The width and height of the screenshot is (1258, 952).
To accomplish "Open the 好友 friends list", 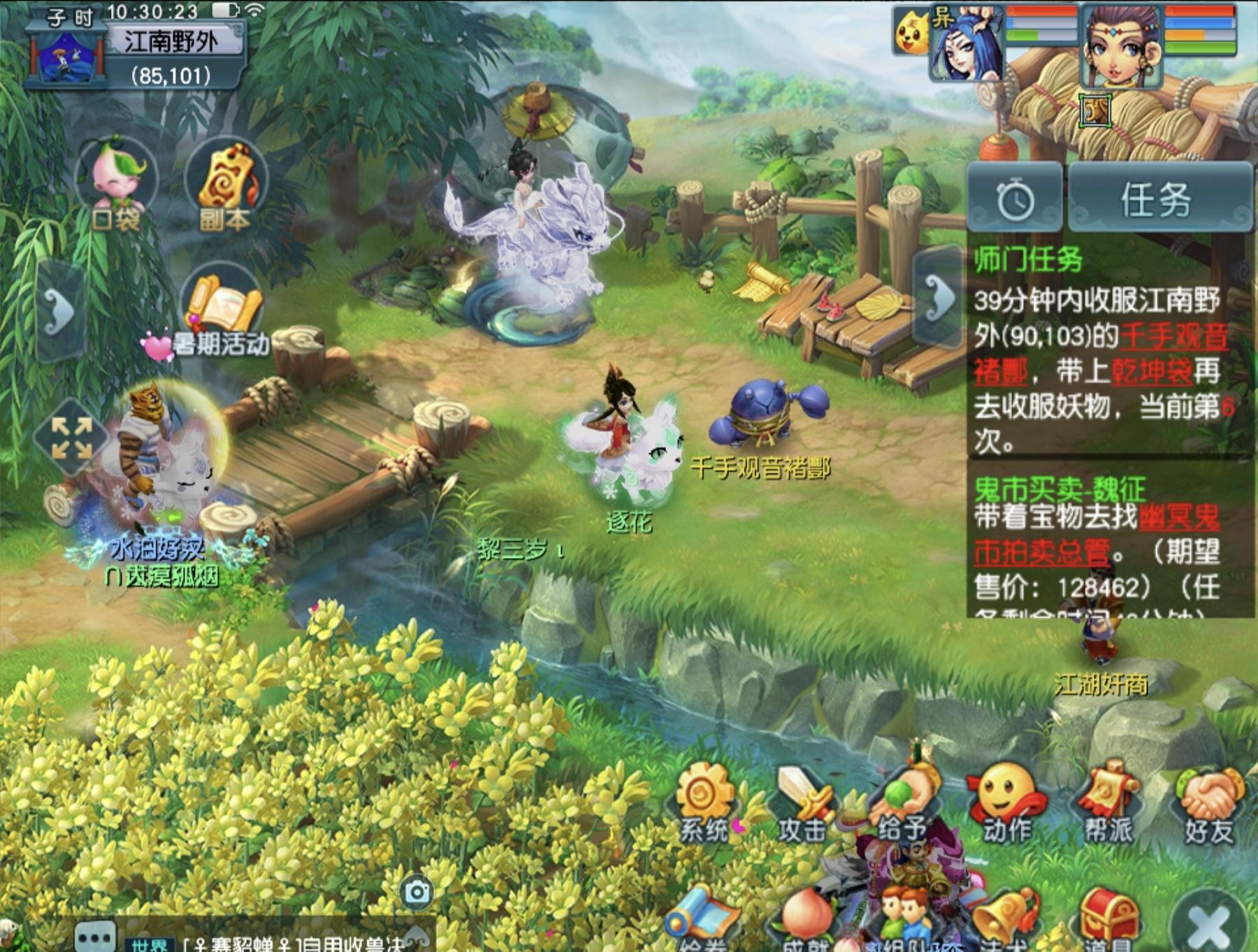I will pyautogui.click(x=1209, y=804).
